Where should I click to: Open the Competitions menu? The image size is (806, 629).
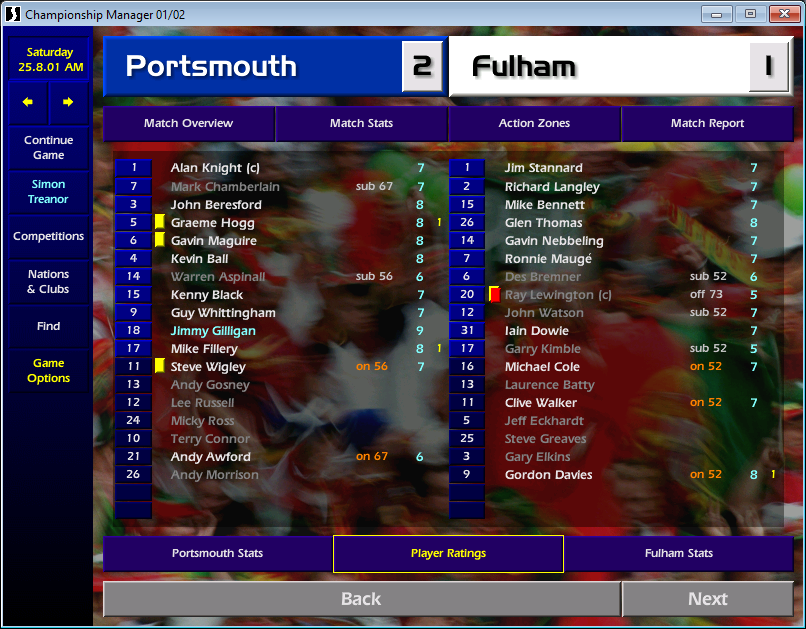point(48,237)
